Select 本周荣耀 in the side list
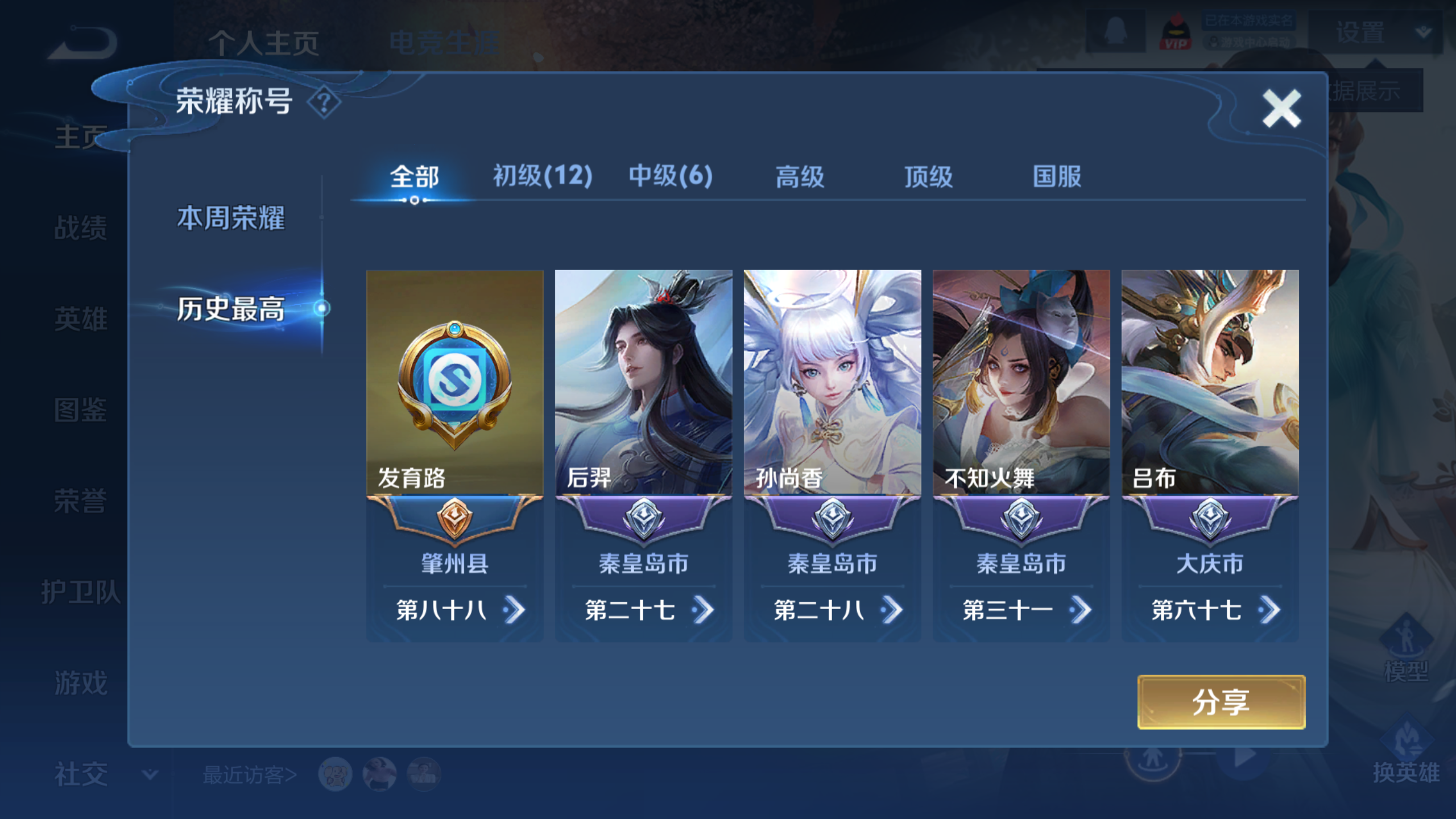This screenshot has height=819, width=1456. tap(230, 218)
